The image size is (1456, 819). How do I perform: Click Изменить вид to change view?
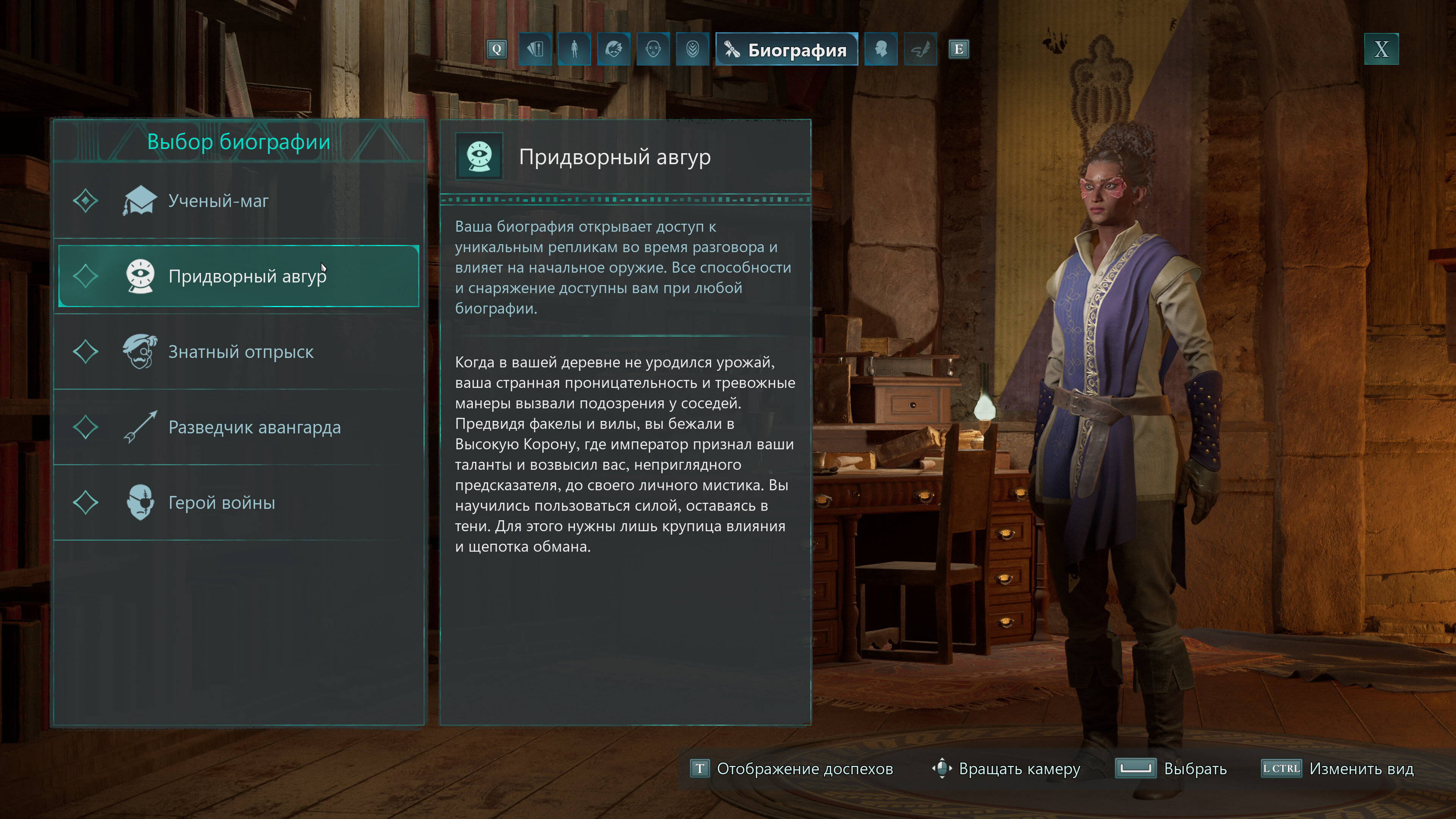tap(1338, 769)
